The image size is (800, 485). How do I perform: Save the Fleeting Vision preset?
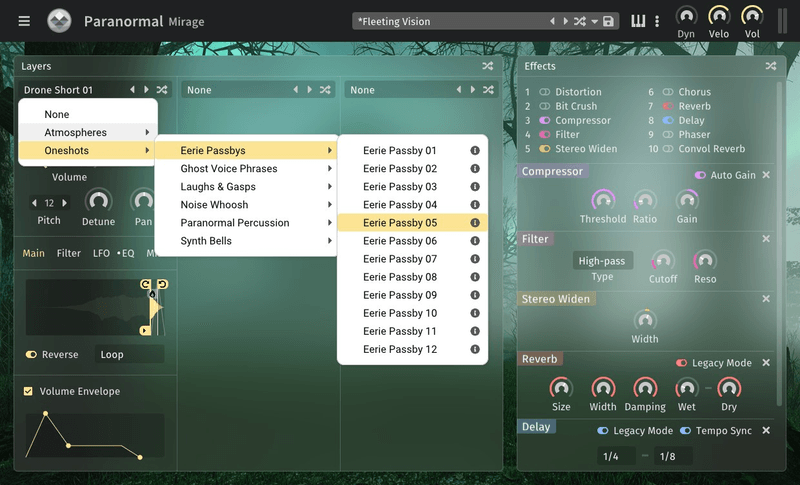tap(609, 21)
